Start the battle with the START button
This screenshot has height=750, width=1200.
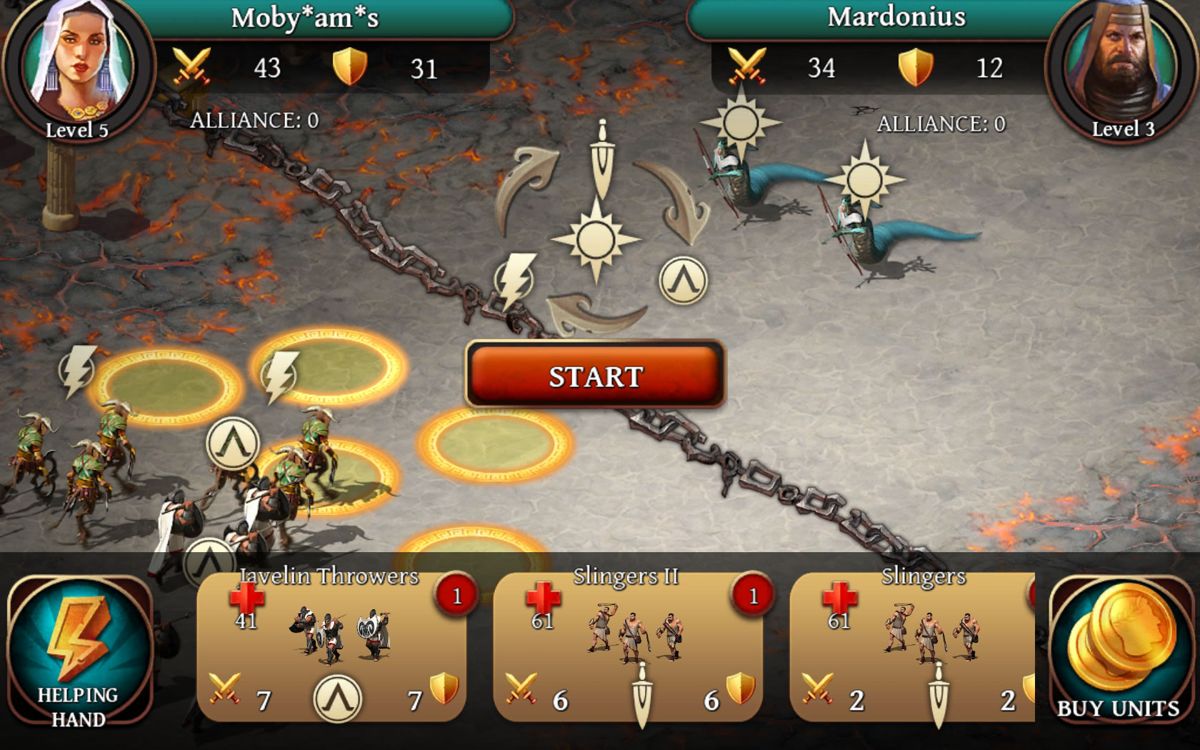click(x=595, y=376)
